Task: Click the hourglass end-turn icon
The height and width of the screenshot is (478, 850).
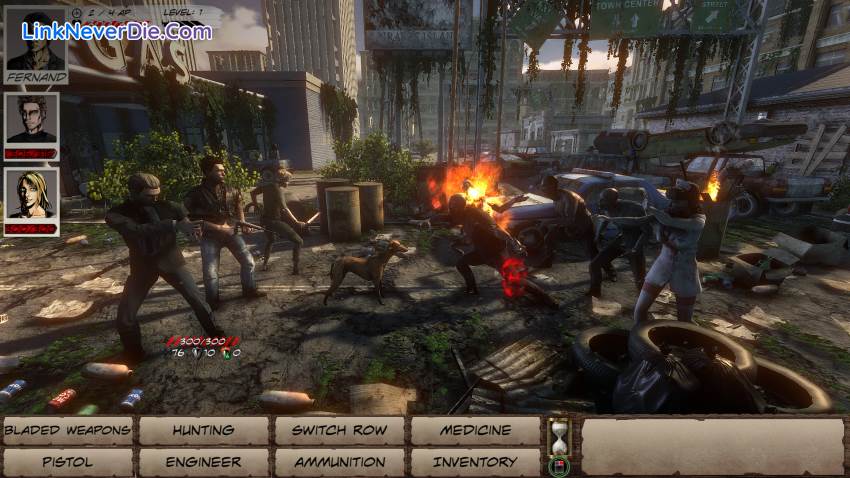Action: 558,436
